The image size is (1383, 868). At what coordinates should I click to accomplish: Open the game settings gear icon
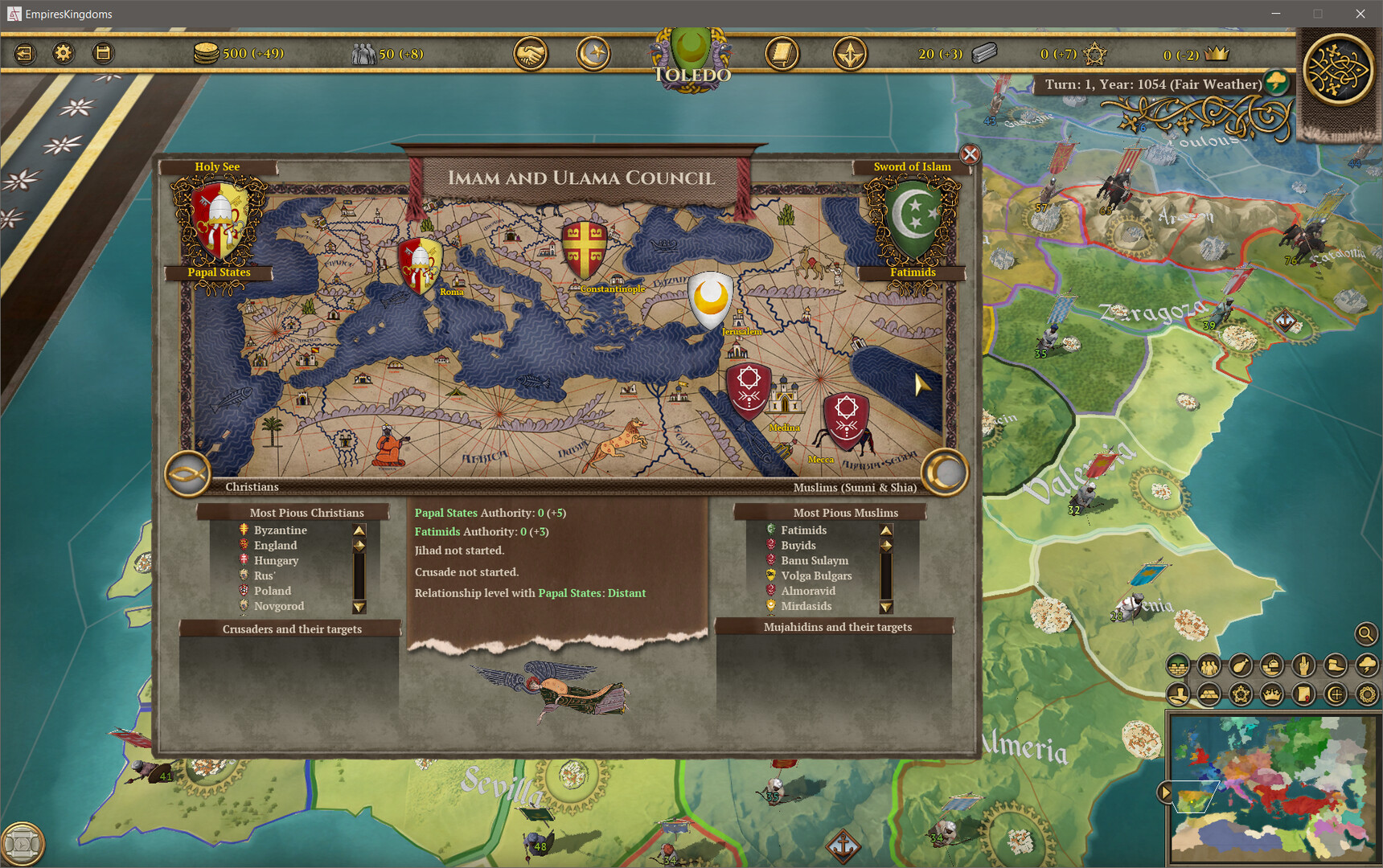pyautogui.click(x=63, y=53)
